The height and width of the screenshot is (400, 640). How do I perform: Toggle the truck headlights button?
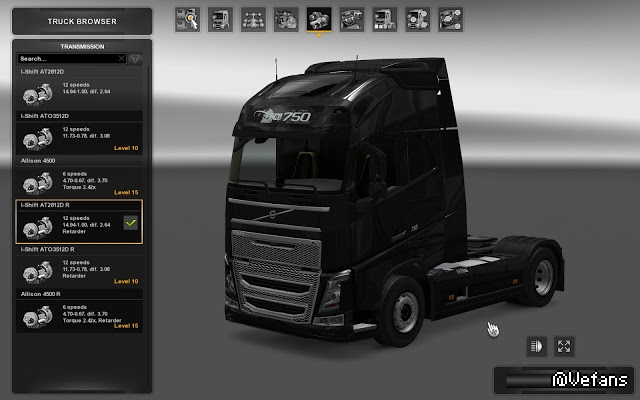click(537, 346)
